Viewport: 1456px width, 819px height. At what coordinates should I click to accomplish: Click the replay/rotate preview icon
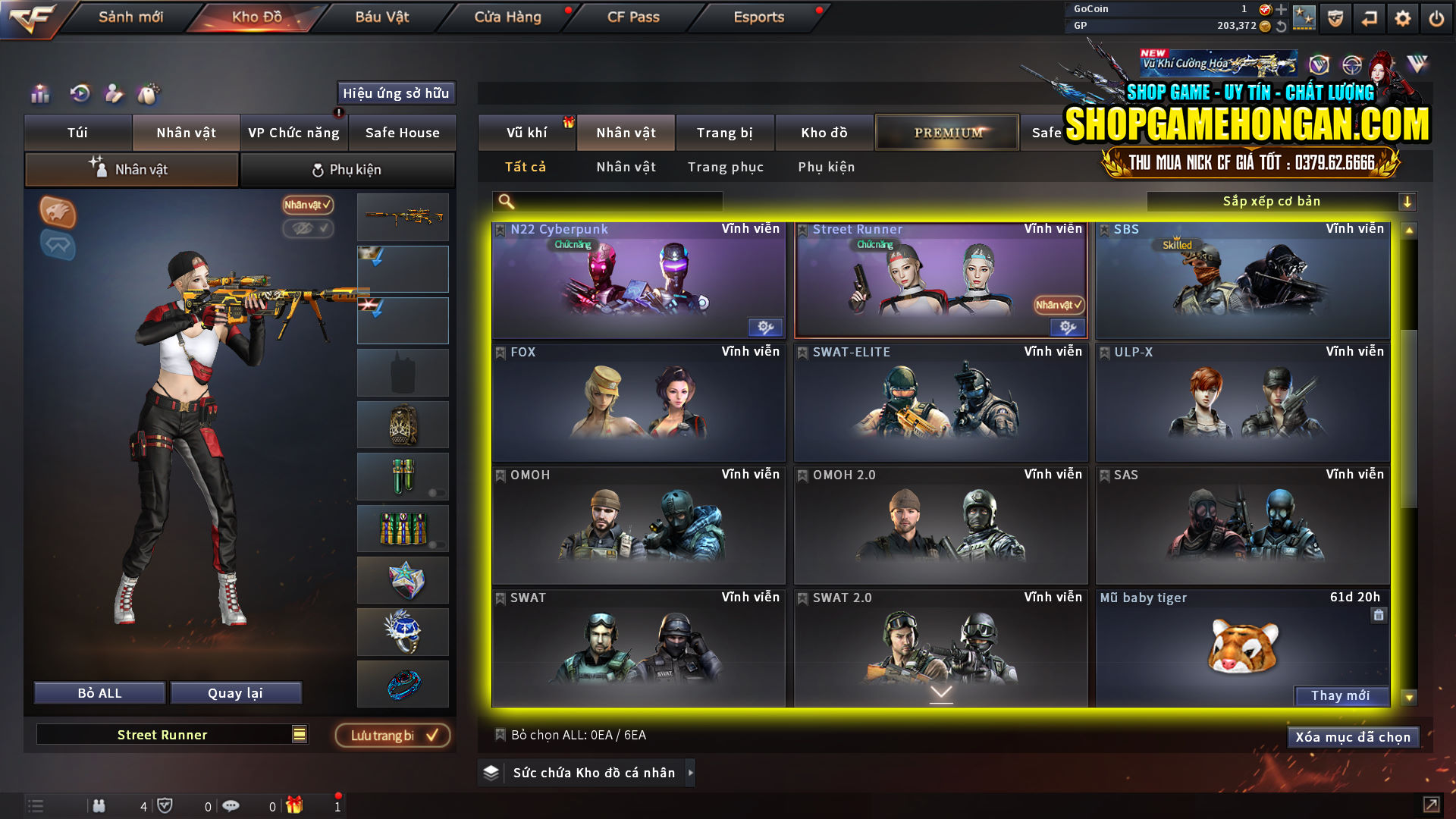79,95
